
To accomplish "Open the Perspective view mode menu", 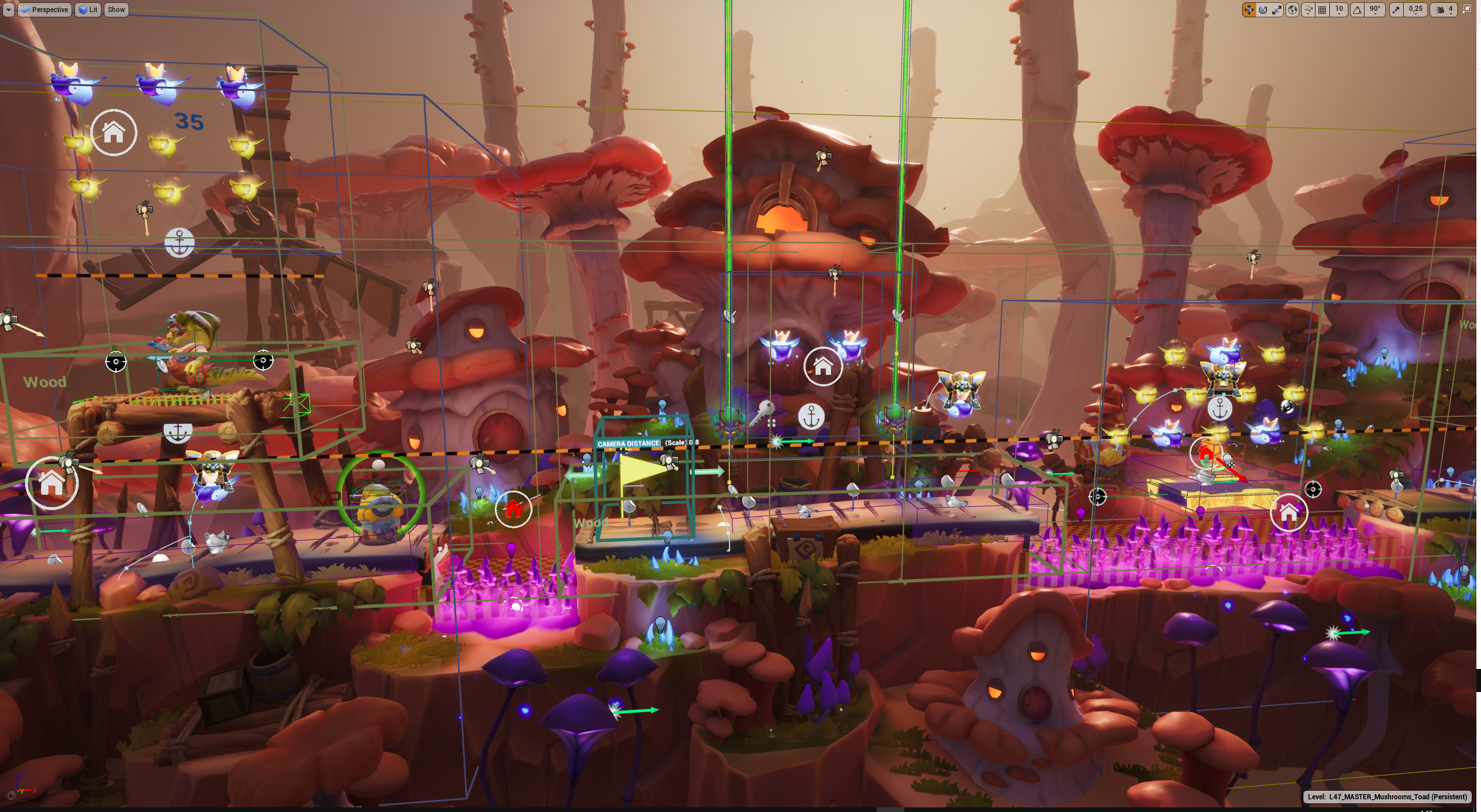I will pyautogui.click(x=45, y=10).
